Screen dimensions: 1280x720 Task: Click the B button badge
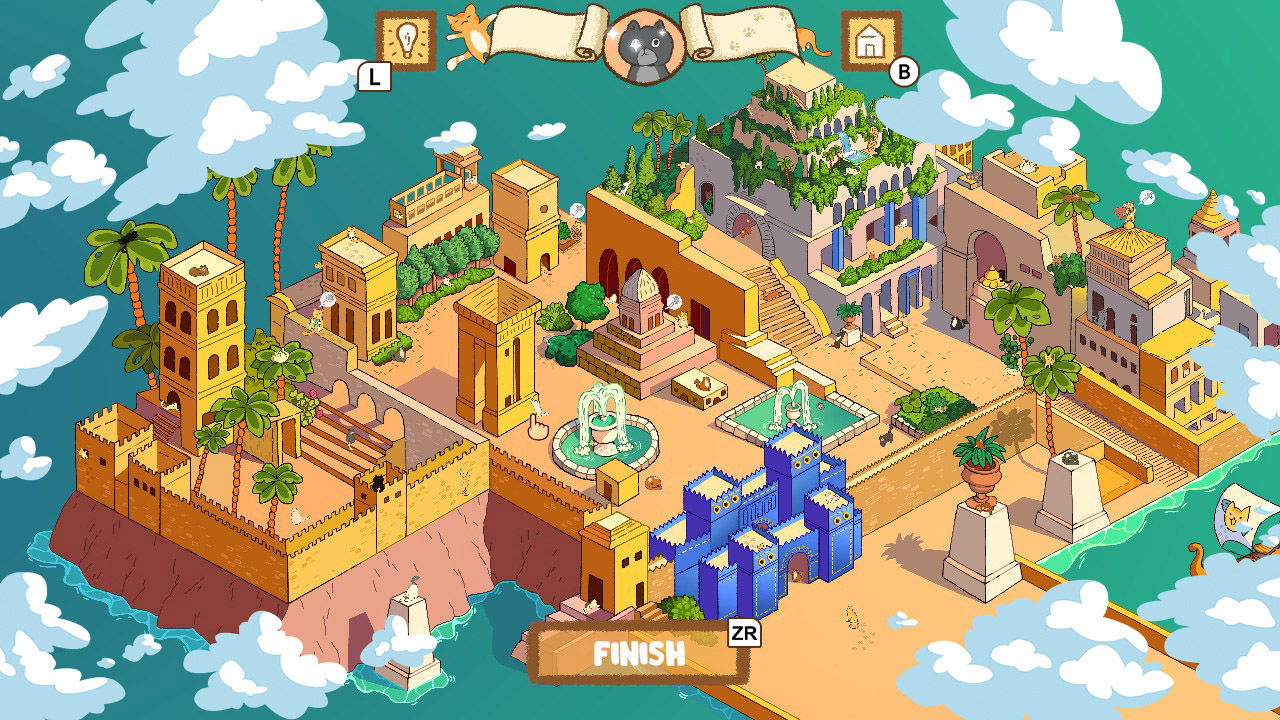(905, 70)
